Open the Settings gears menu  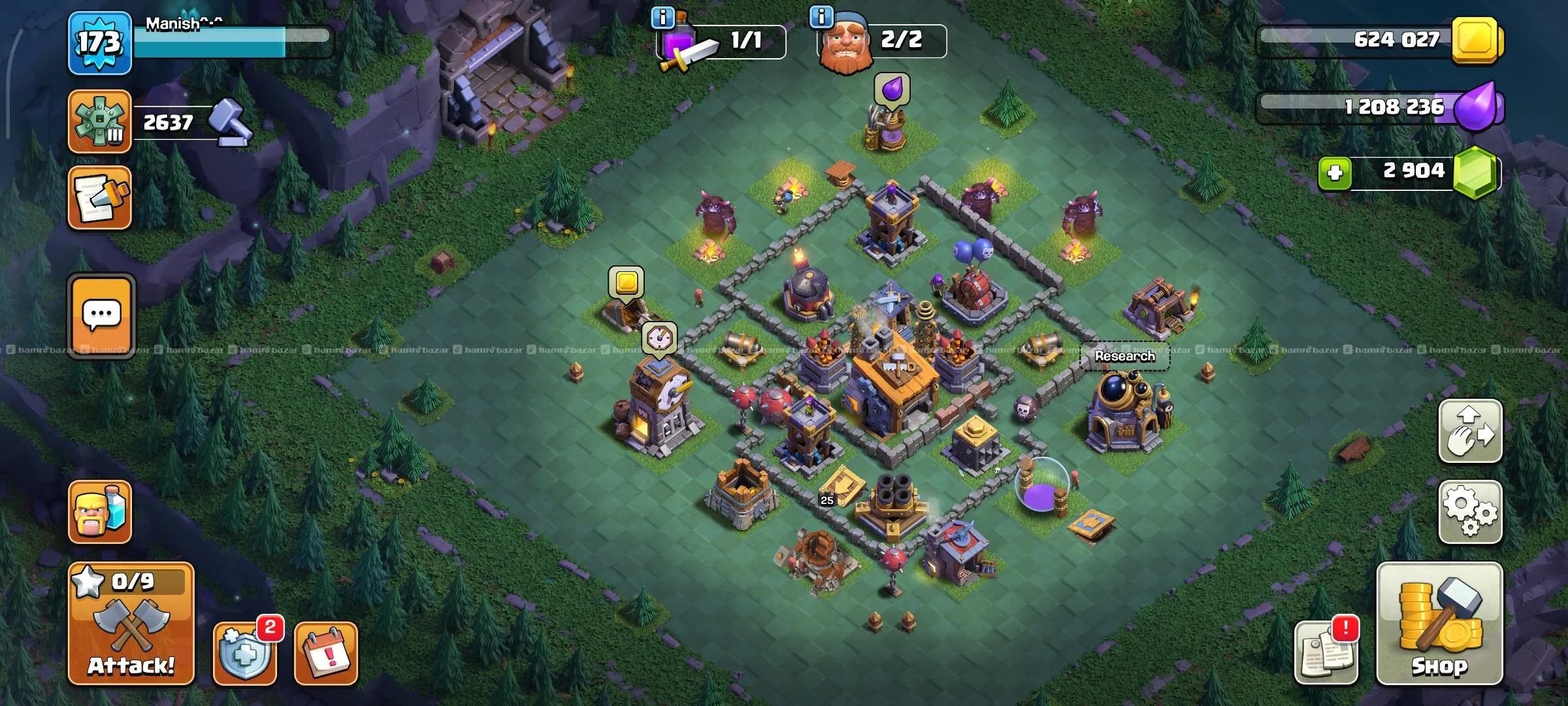(x=1470, y=512)
